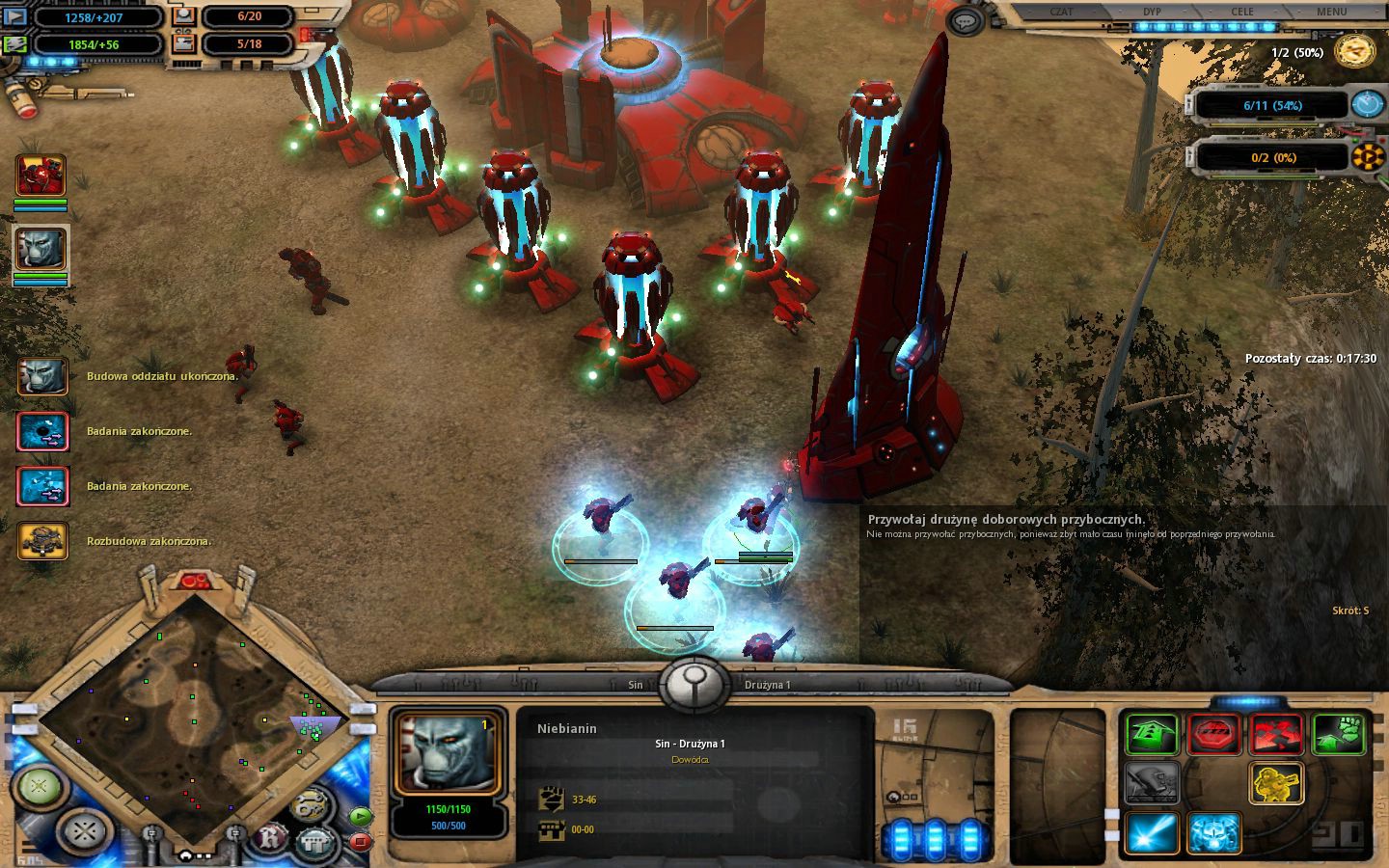Use the blue light beam ability
This screenshot has height=868, width=1389.
[x=1152, y=833]
